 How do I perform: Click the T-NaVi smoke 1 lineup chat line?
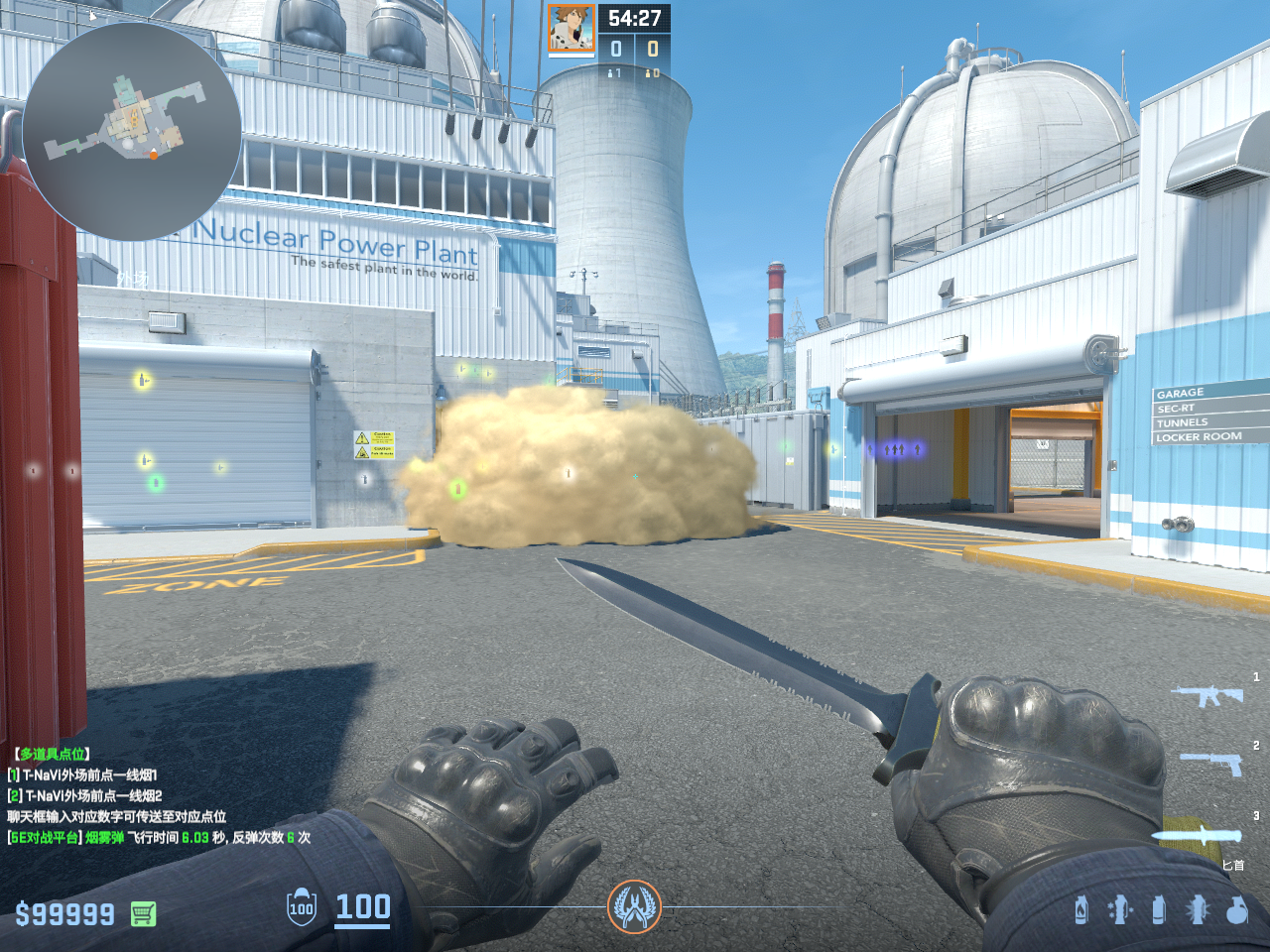click(x=83, y=774)
